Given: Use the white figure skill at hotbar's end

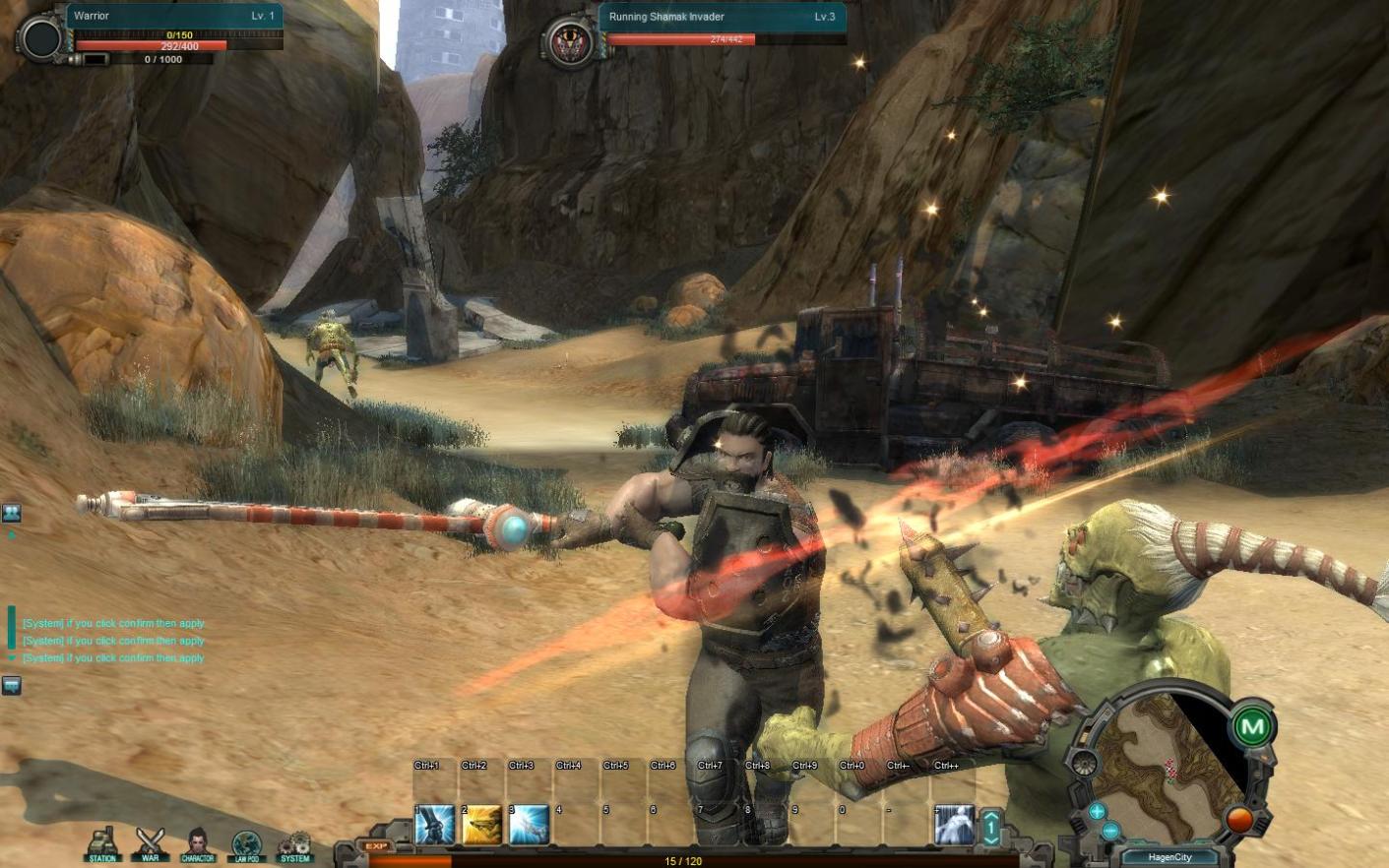Looking at the screenshot, I should [x=953, y=825].
